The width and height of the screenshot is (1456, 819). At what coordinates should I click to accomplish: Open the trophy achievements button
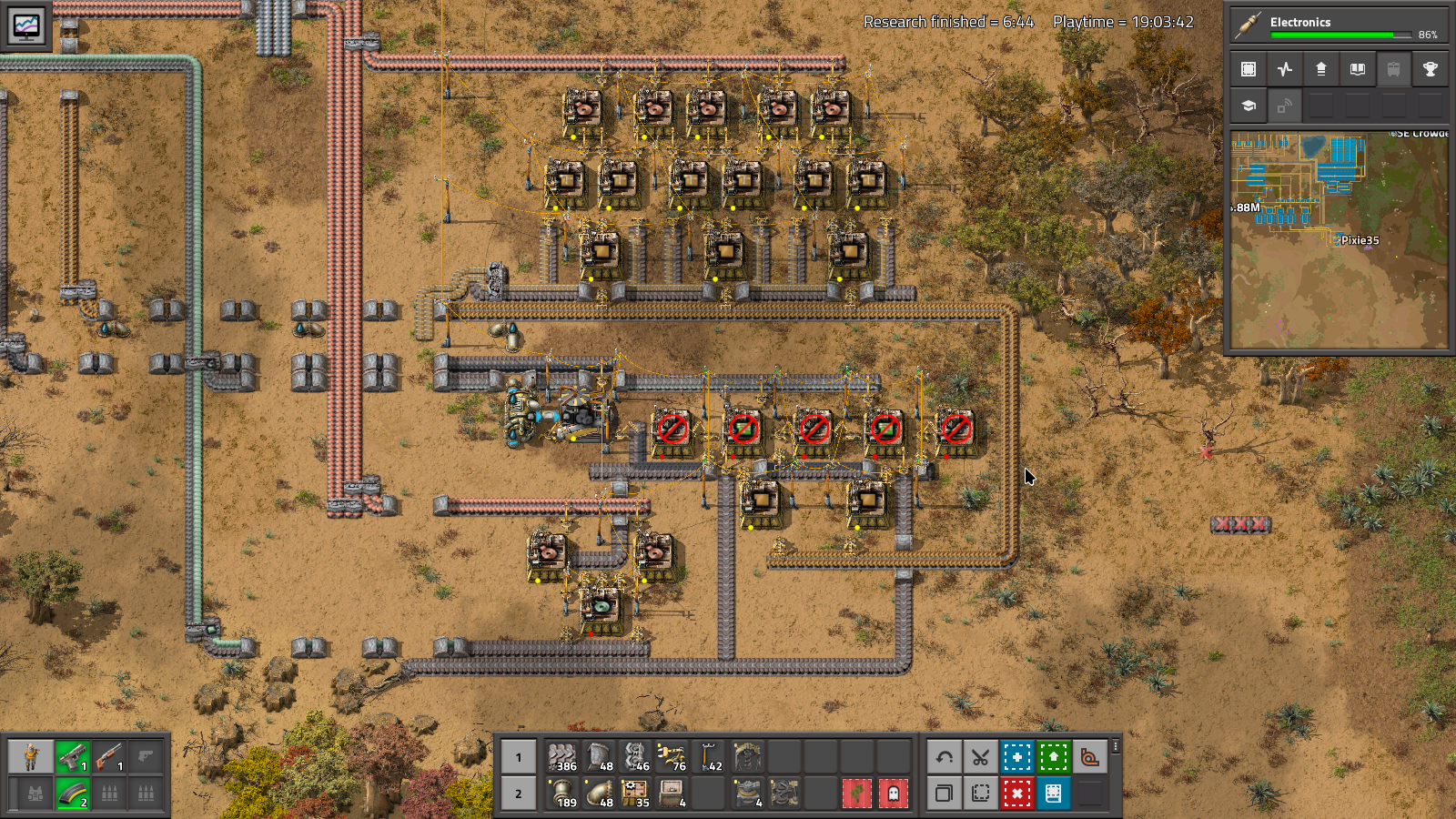point(1430,69)
